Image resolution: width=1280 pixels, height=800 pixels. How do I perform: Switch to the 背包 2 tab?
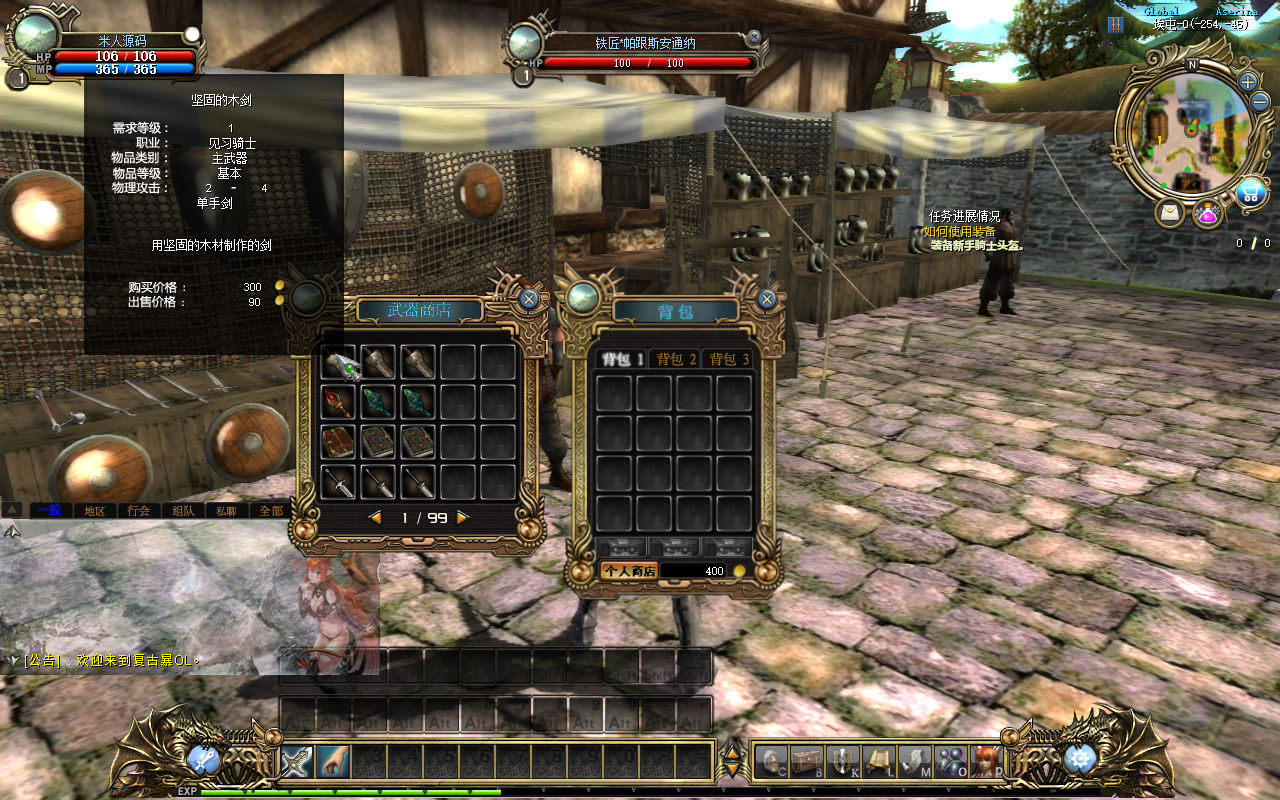(x=676, y=359)
